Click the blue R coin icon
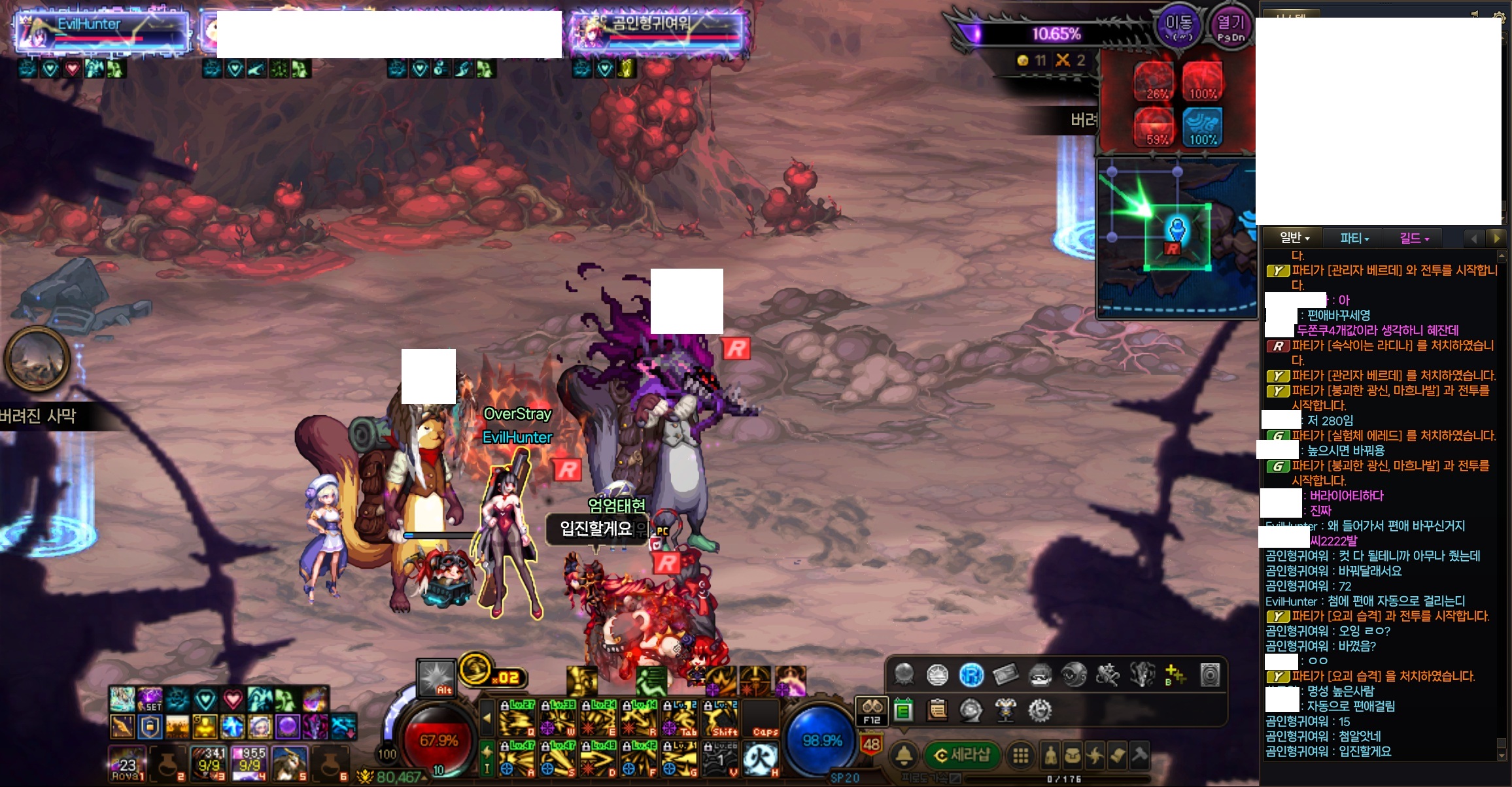 971,675
